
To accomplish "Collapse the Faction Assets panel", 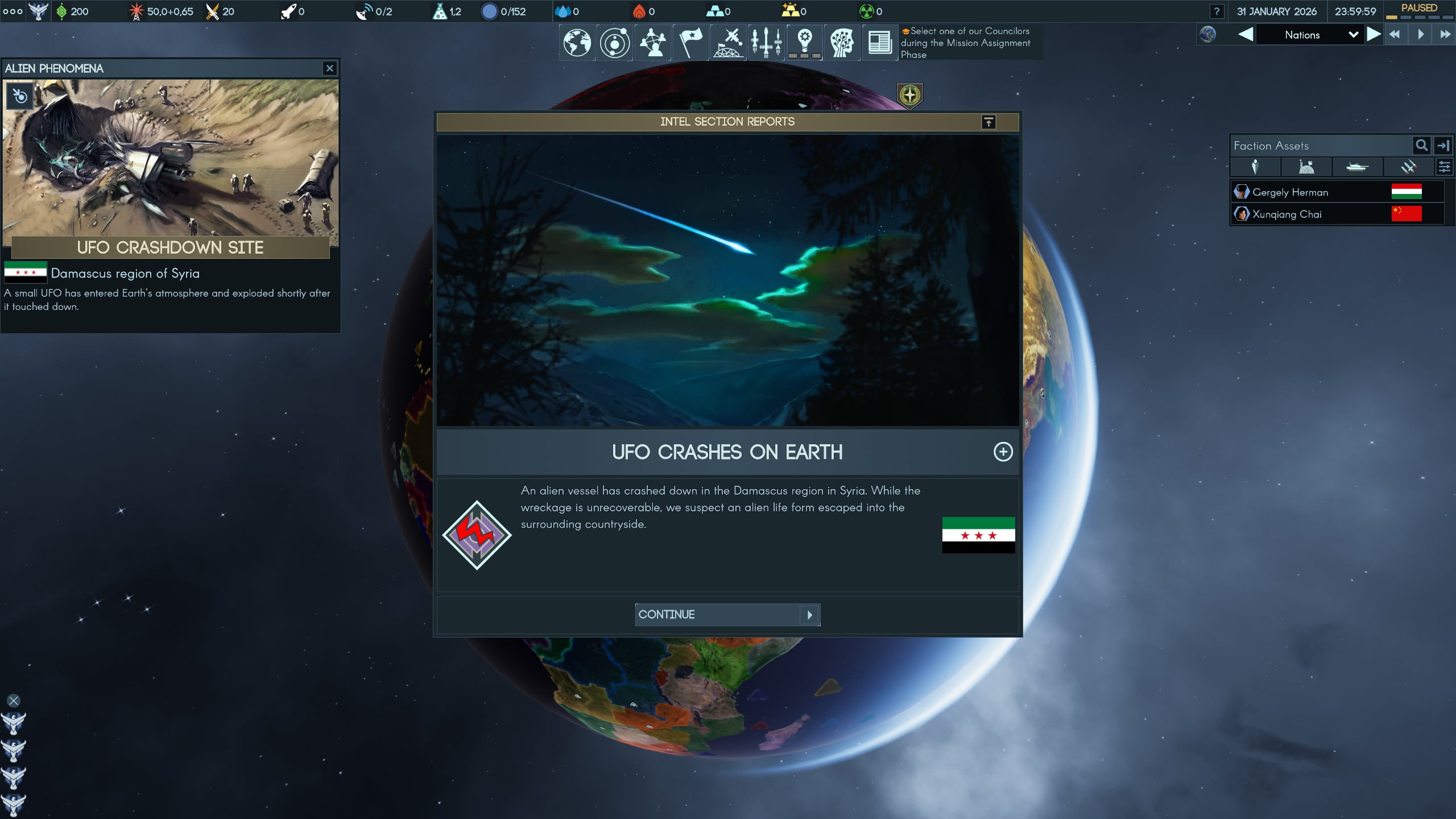I will tap(1443, 146).
